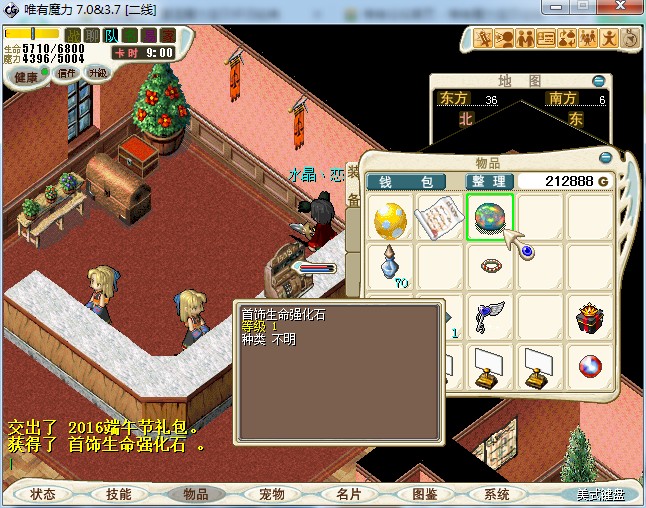The width and height of the screenshot is (646, 508).
Task: Collapse the 物品 inventory window
Action: coord(605,158)
